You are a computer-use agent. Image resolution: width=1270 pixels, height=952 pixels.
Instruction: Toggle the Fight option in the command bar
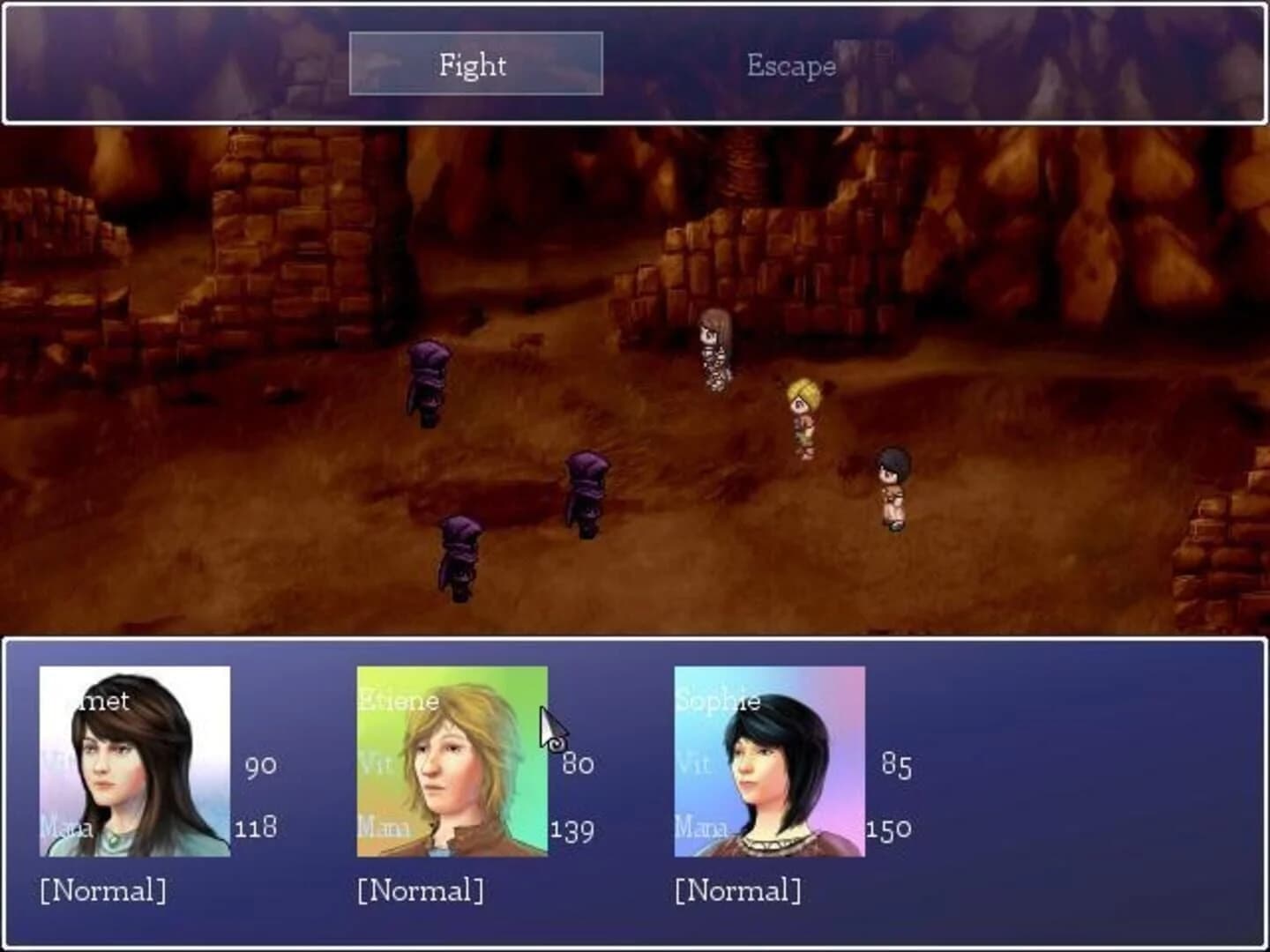473,64
